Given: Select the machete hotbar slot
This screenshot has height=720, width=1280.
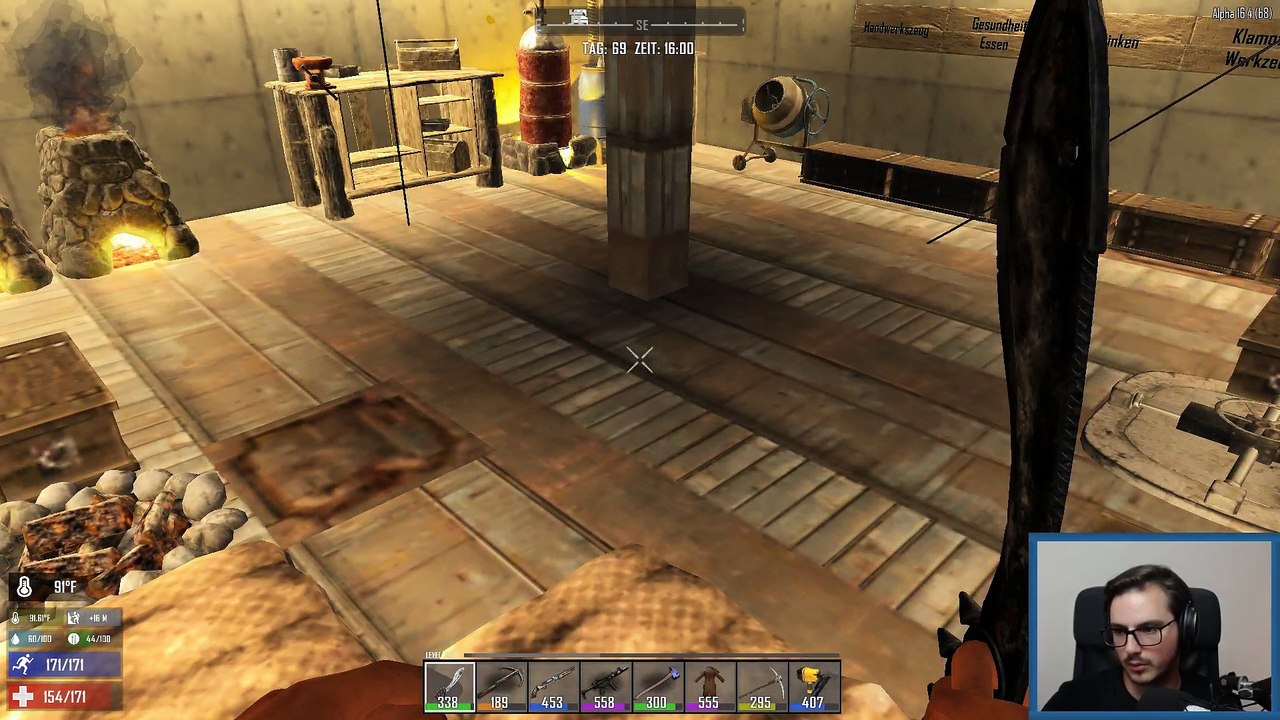Looking at the screenshot, I should pos(448,687).
